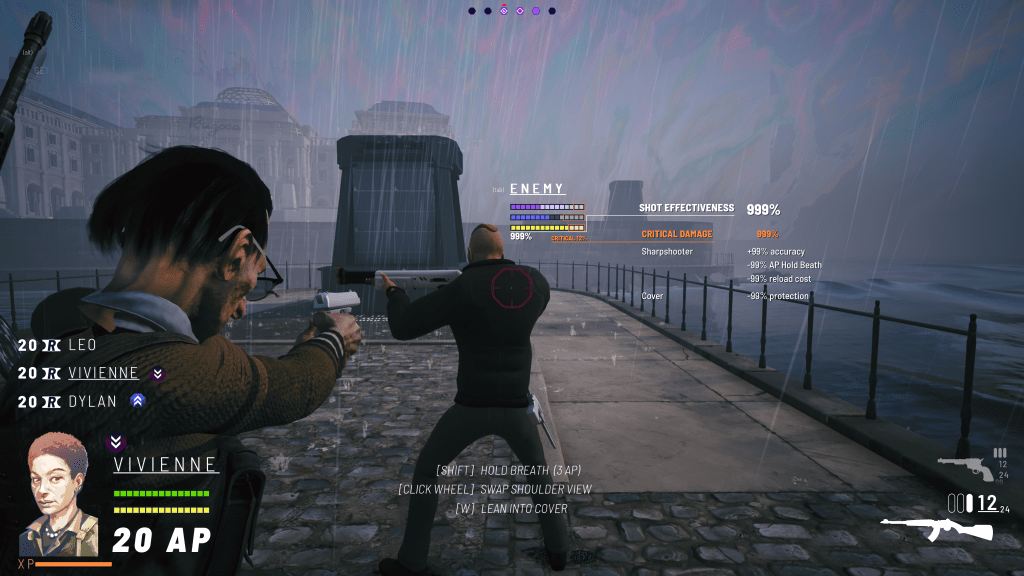Select Vivienne's row in the squad list
The height and width of the screenshot is (576, 1024).
[x=103, y=373]
